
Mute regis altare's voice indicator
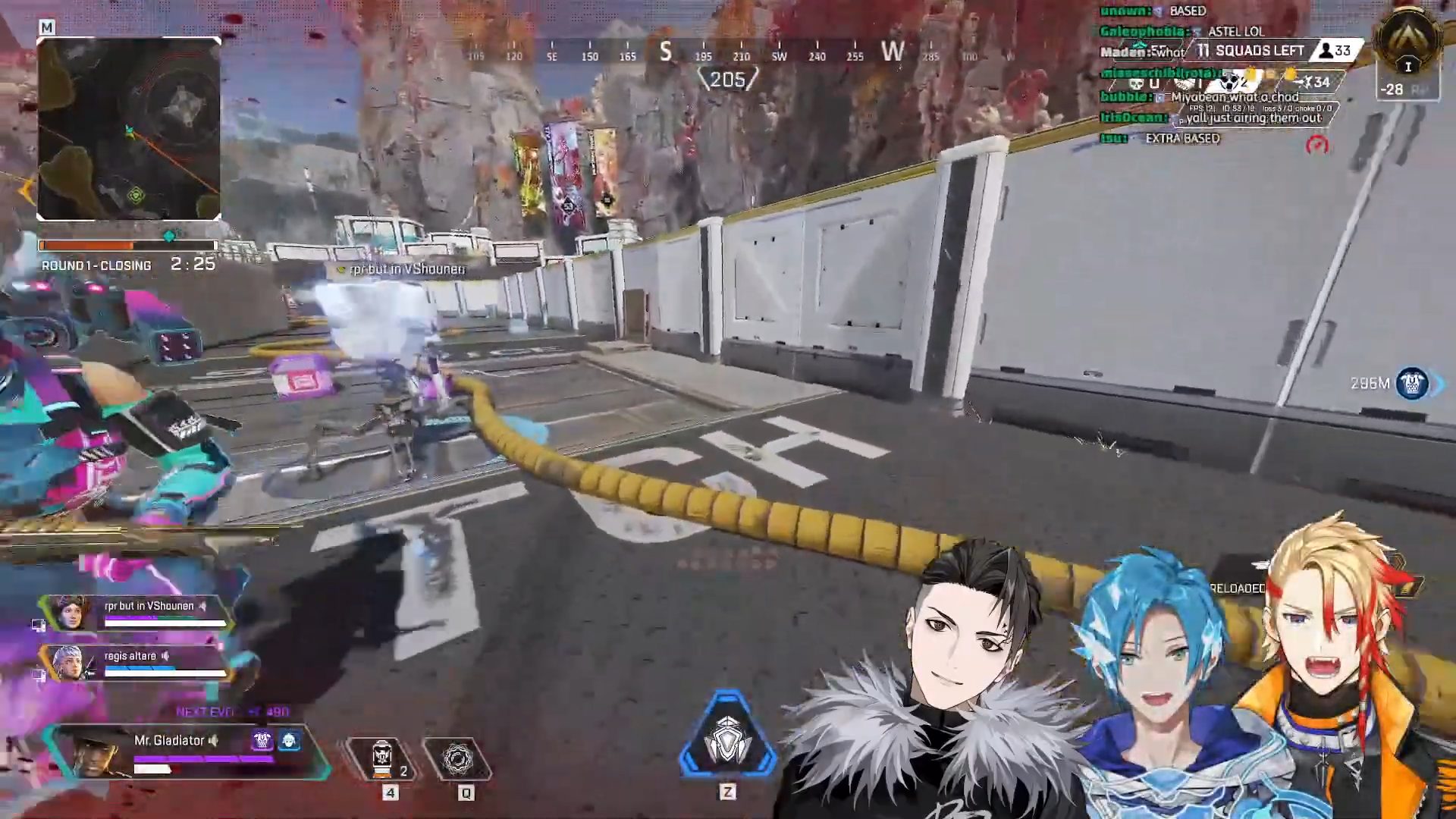tap(167, 657)
